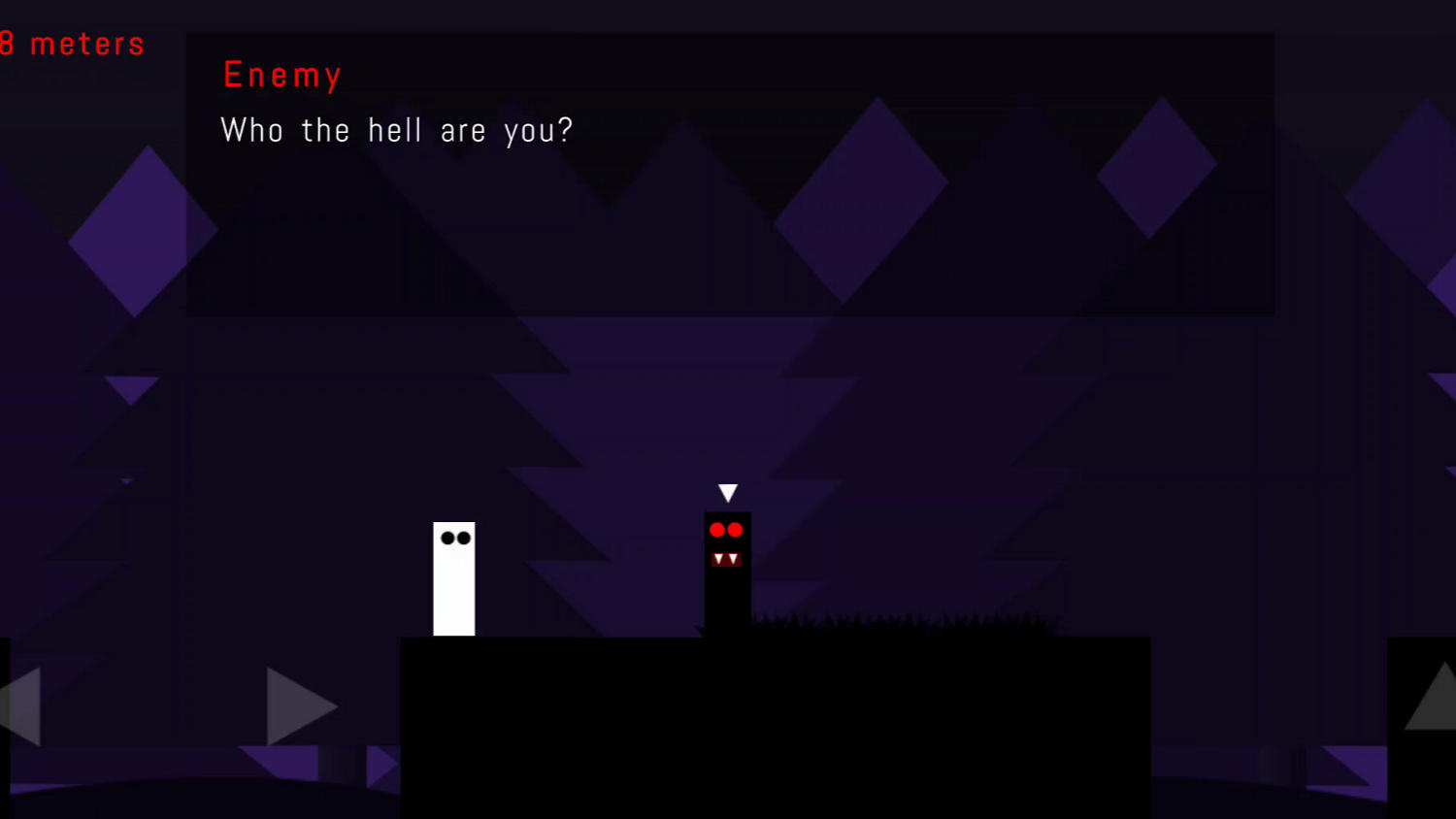The image size is (1456, 819).
Task: Click the dialogue text 'Who the hell are you?'
Action: pyautogui.click(x=397, y=130)
